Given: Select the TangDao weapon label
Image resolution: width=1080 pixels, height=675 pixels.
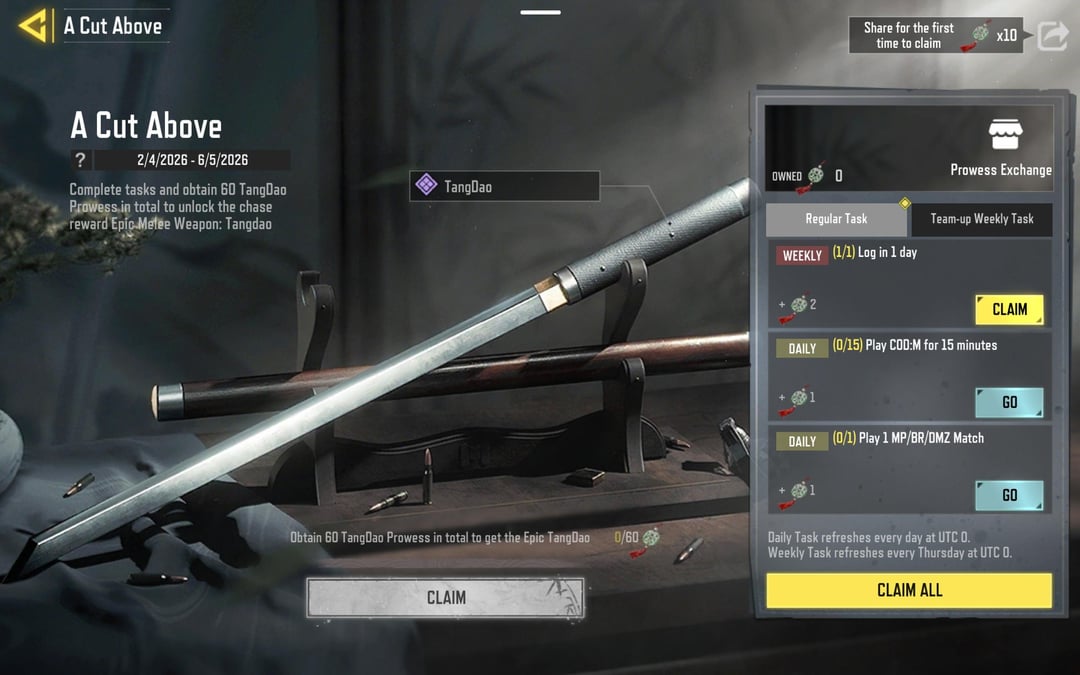Looking at the screenshot, I should tap(504, 186).
